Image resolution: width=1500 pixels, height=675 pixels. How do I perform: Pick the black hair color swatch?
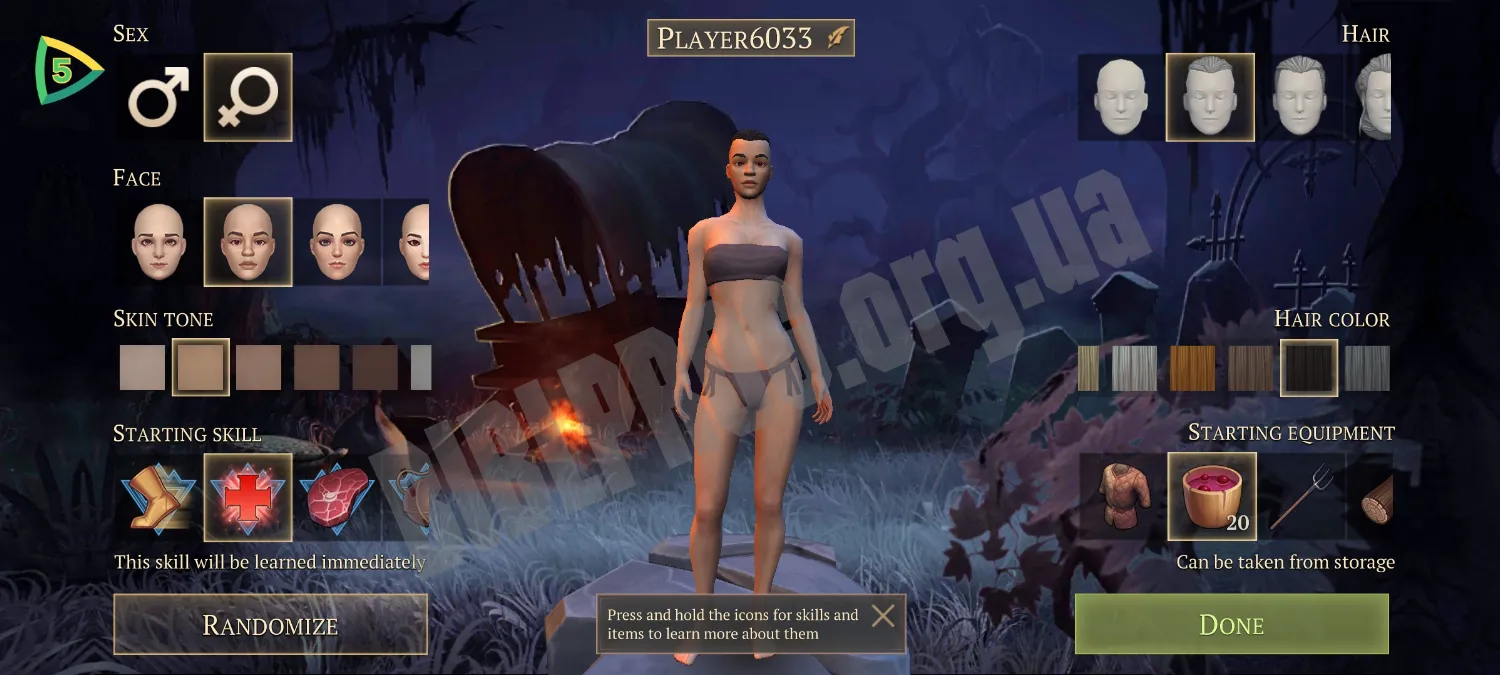tap(1309, 368)
